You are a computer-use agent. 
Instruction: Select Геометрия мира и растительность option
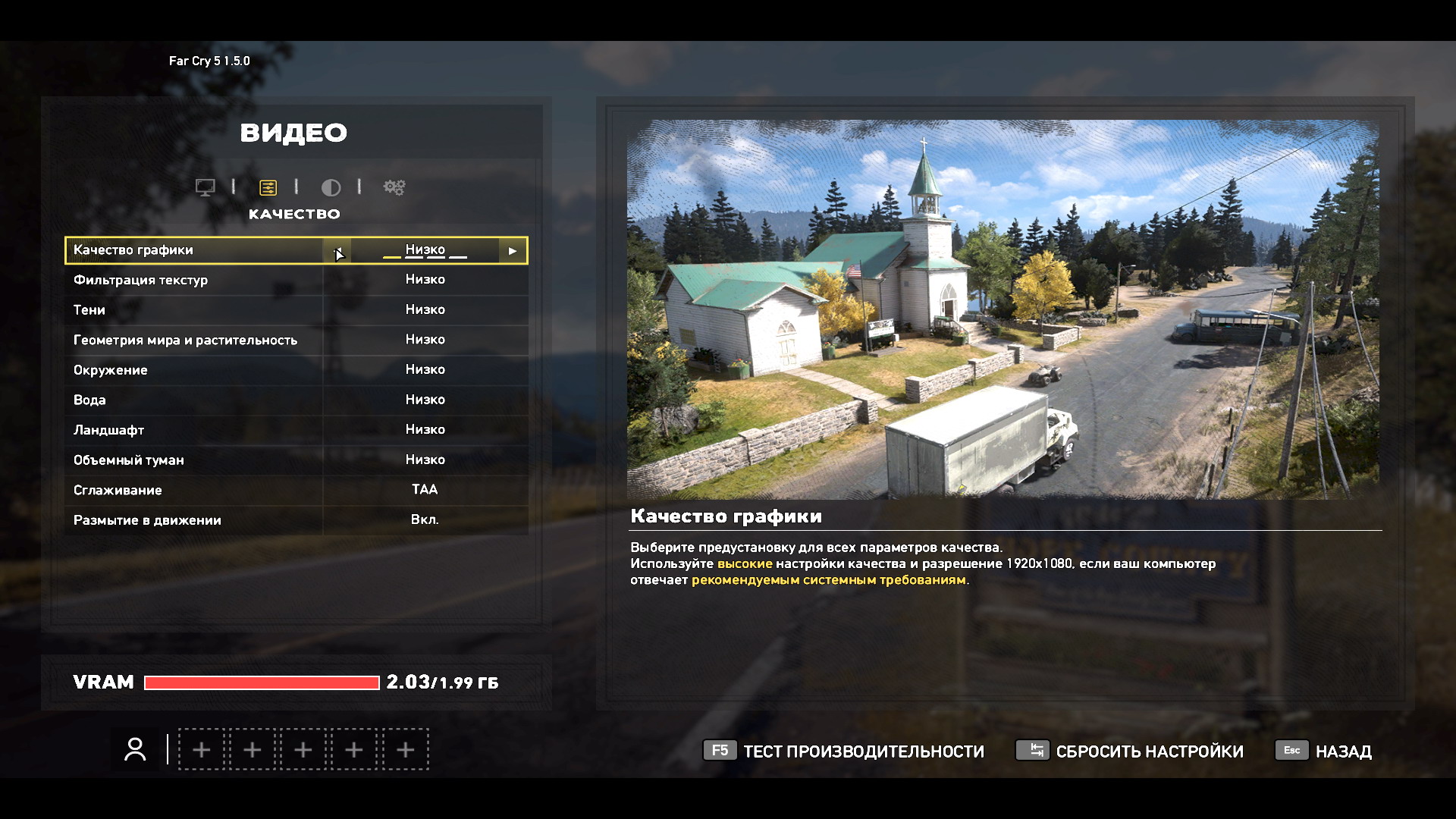pyautogui.click(x=296, y=340)
